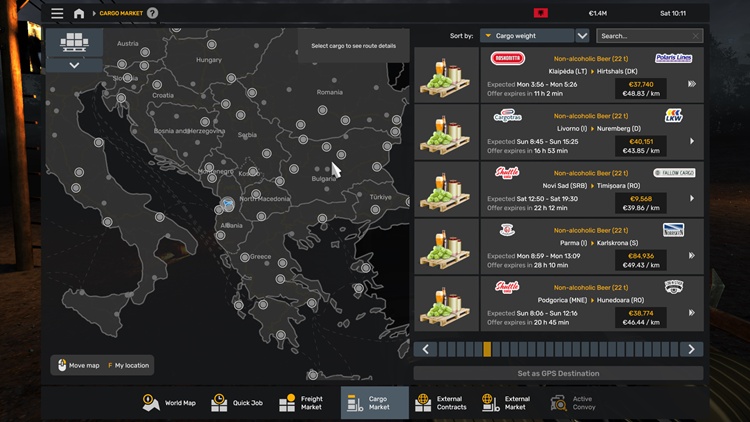Pick the Novi Sad to Timișoara offer
750x422 pixels.
click(x=558, y=188)
